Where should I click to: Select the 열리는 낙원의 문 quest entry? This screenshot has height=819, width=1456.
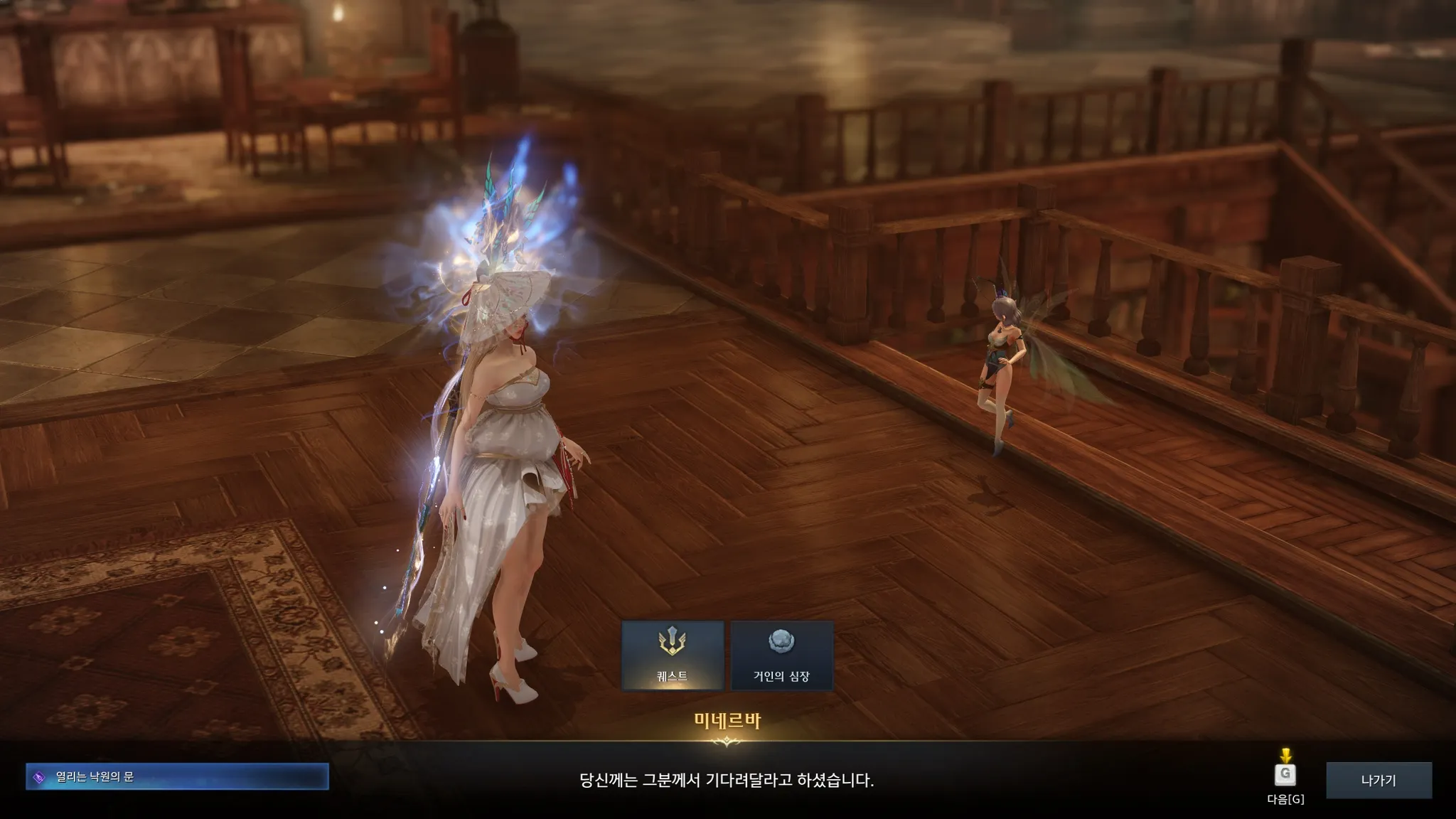[x=177, y=776]
